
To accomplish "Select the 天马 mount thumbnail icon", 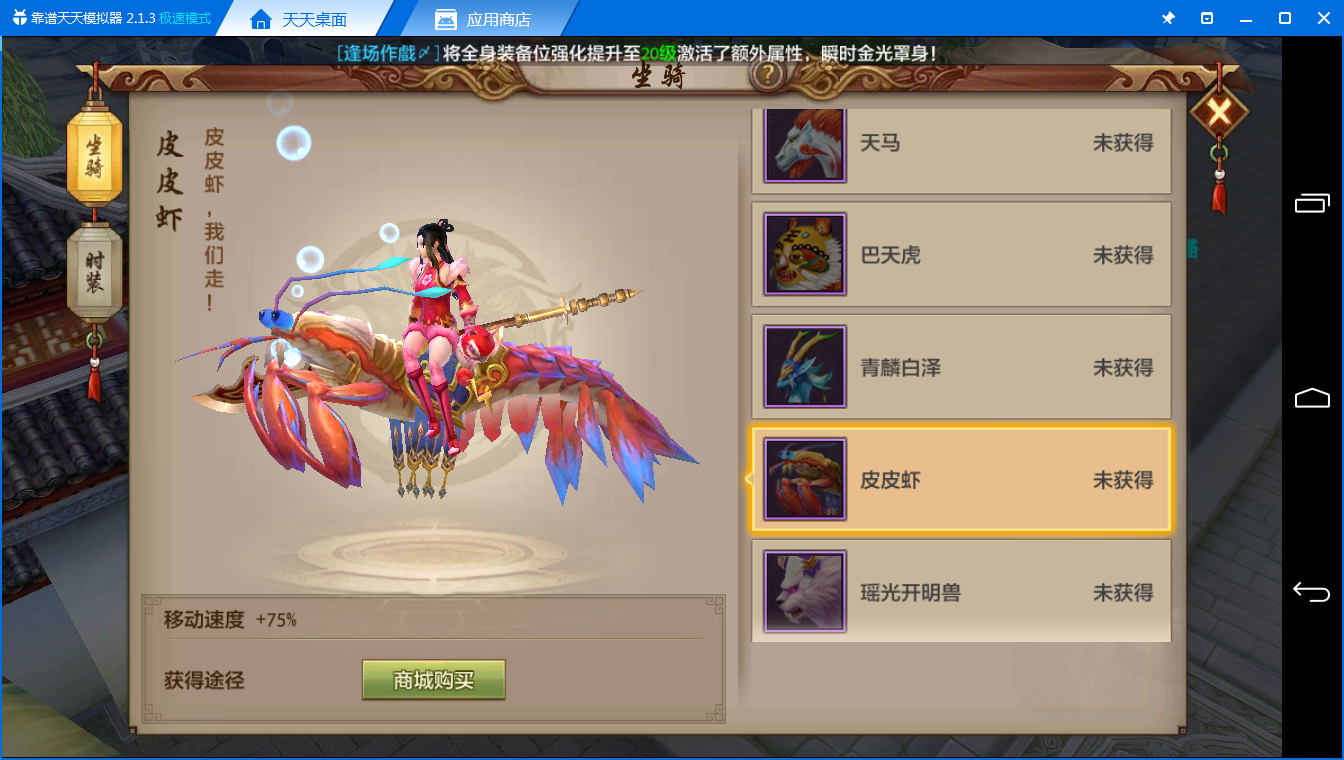I will pos(804,142).
